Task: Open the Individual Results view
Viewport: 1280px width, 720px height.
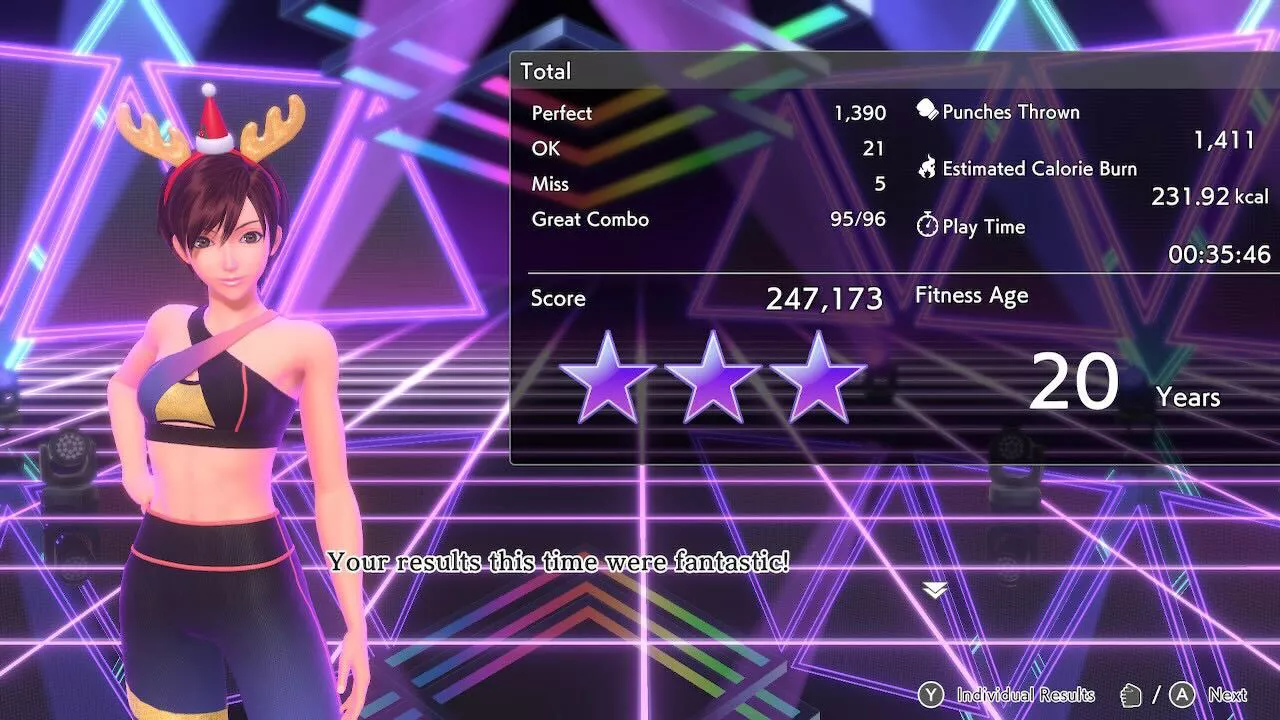Action: point(1012,694)
